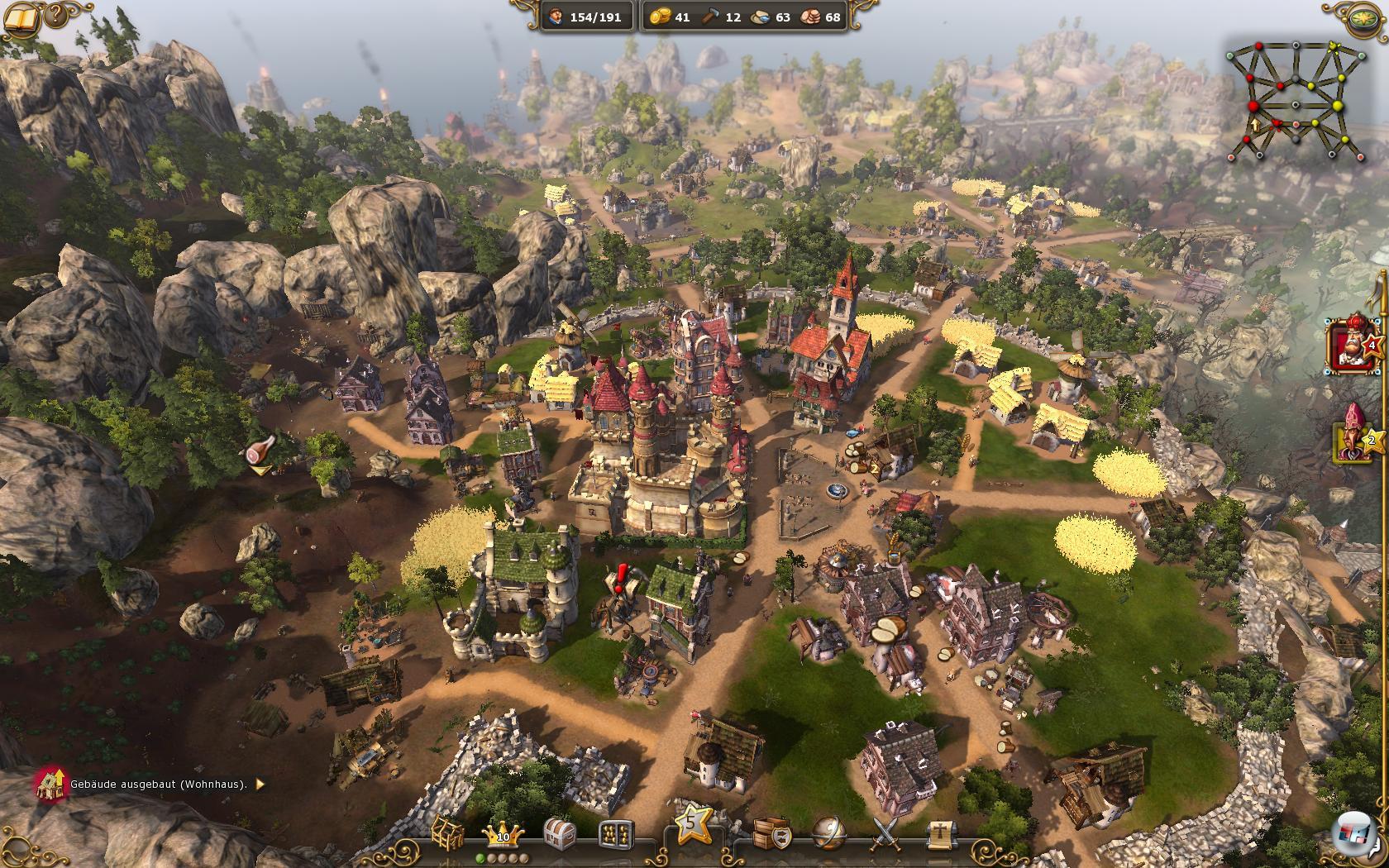Open the abacus economy overview
Viewport: 1389px width, 868px height.
click(x=615, y=835)
